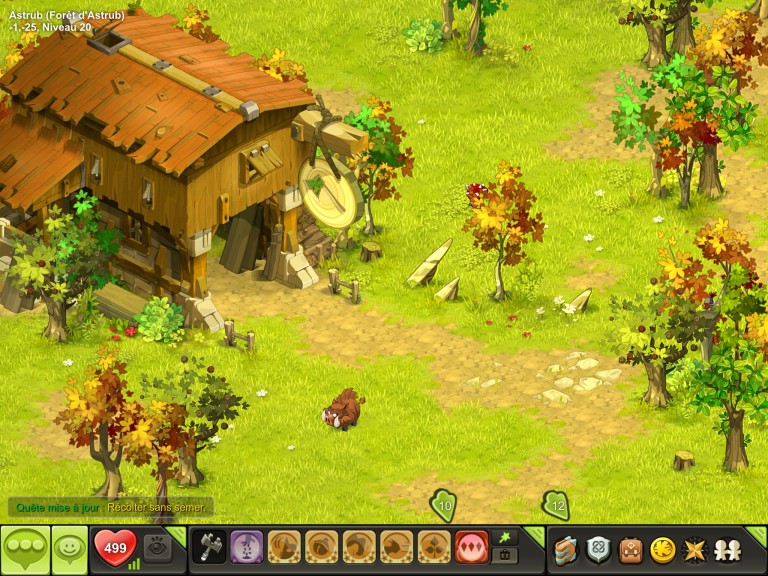Viewport: 768px width, 576px height.
Task: Toggle the eye spectator button
Action: (158, 546)
